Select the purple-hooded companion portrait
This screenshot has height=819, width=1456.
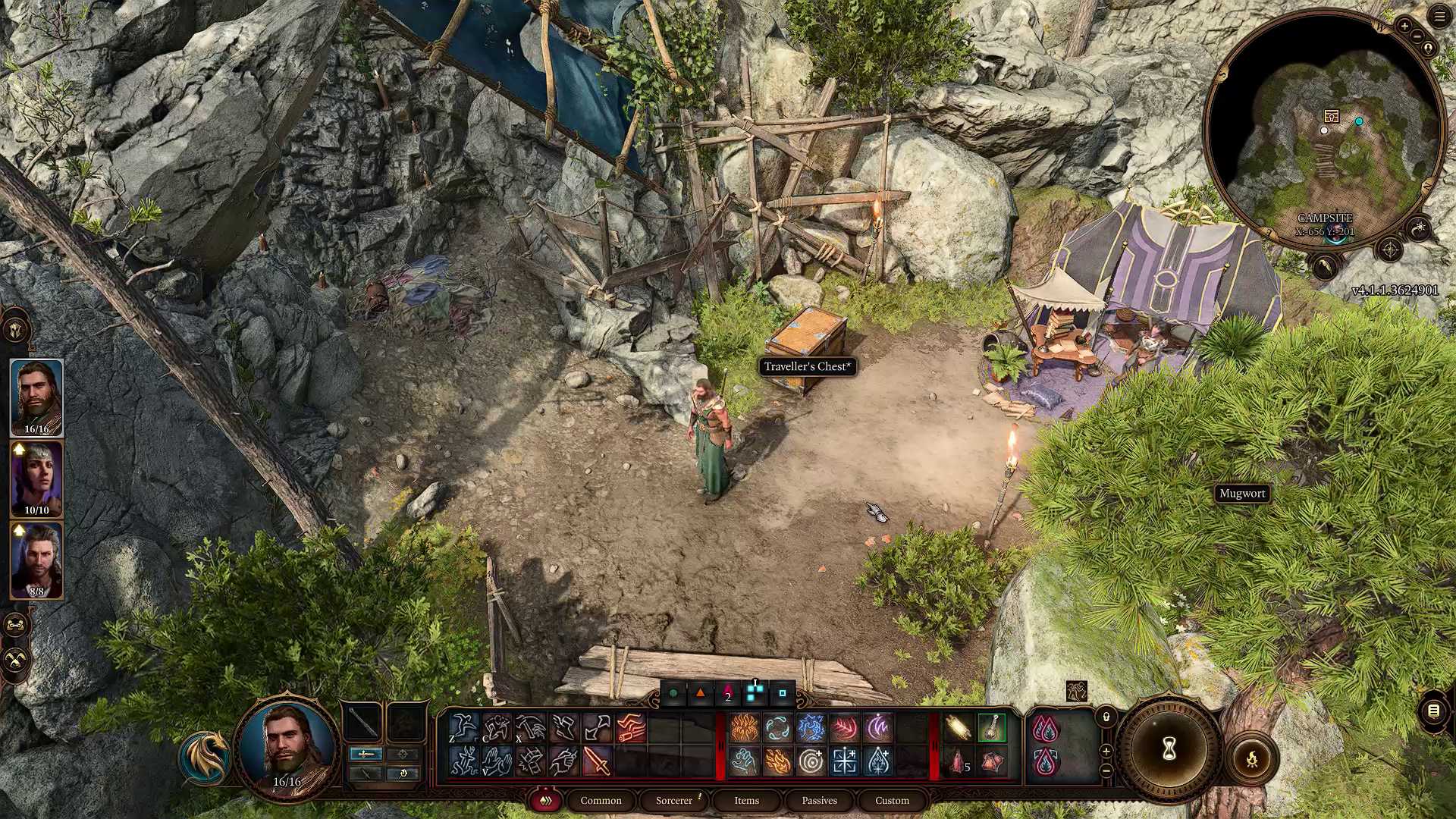click(36, 479)
